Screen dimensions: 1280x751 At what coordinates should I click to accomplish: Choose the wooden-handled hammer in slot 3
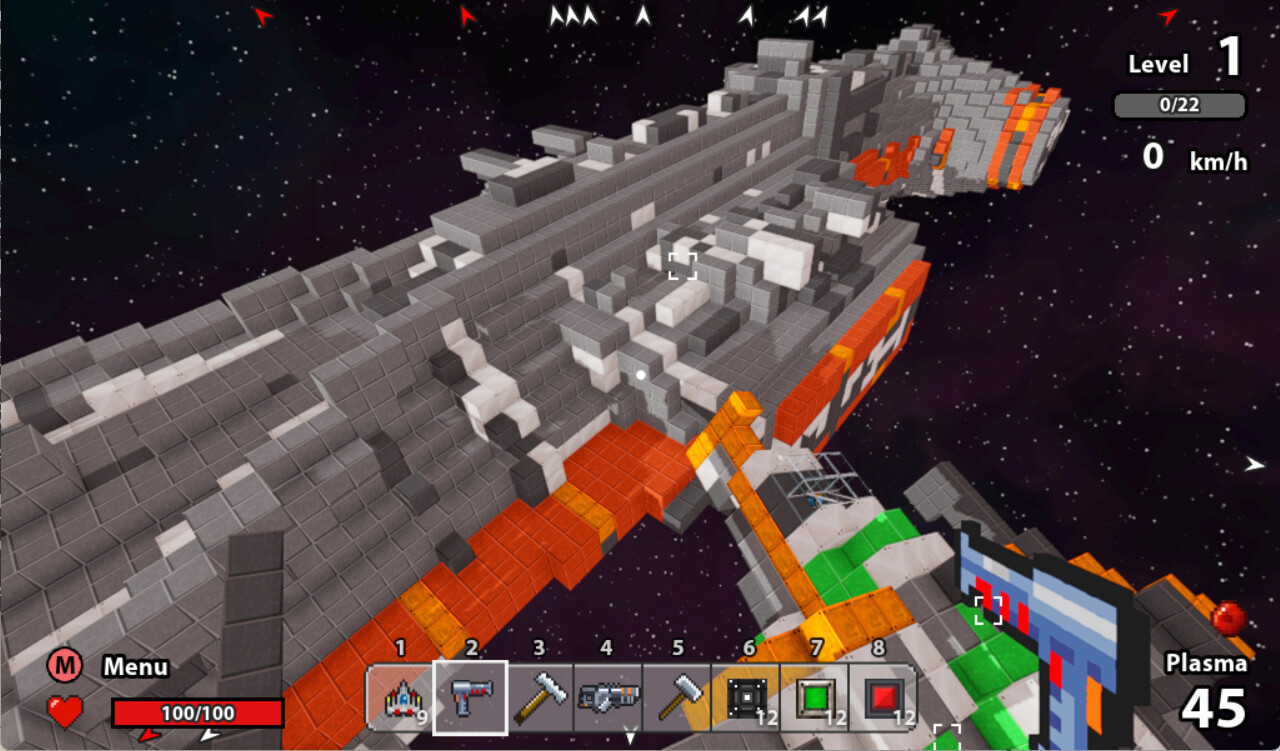[540, 697]
